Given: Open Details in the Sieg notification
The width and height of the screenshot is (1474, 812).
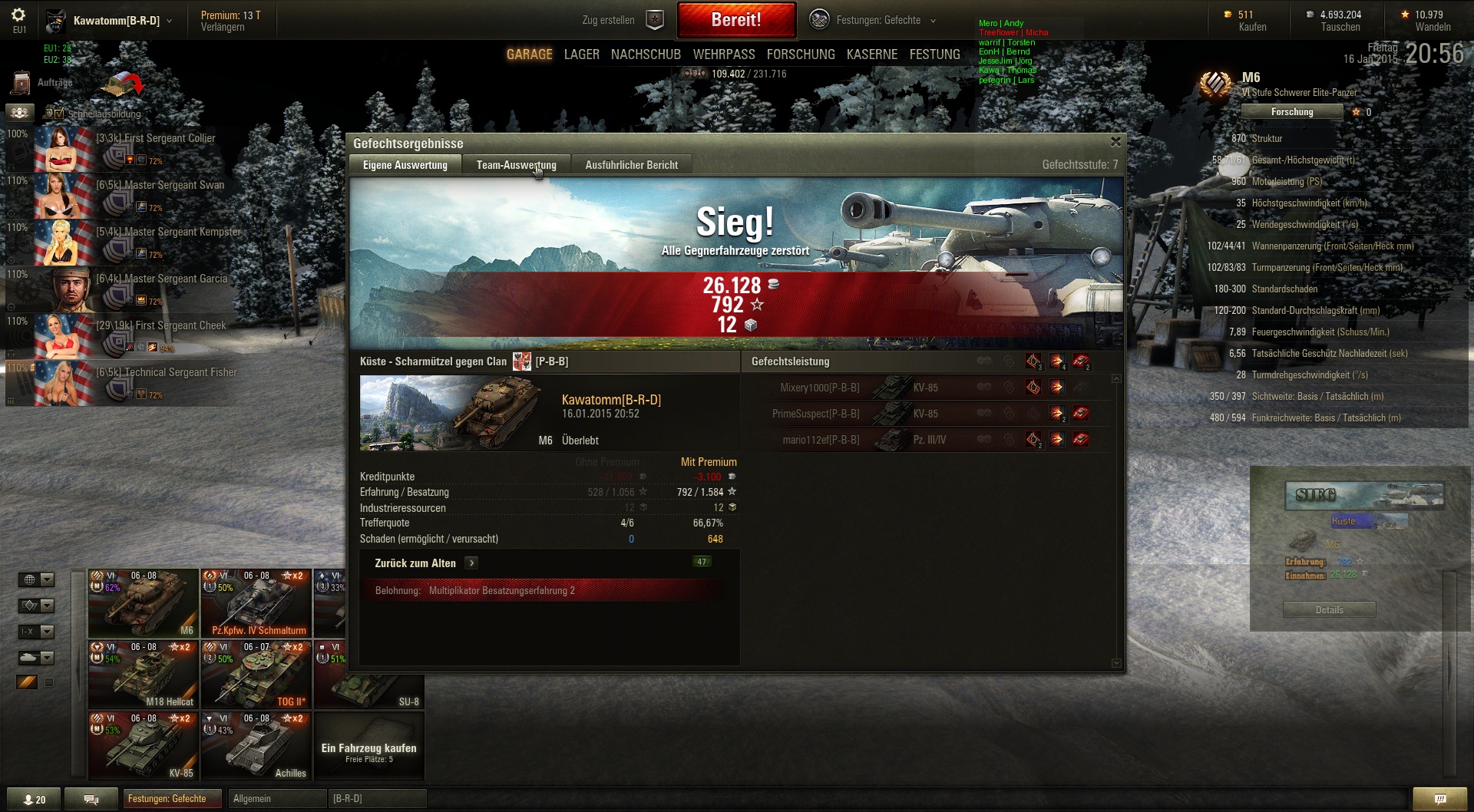Looking at the screenshot, I should tap(1329, 610).
